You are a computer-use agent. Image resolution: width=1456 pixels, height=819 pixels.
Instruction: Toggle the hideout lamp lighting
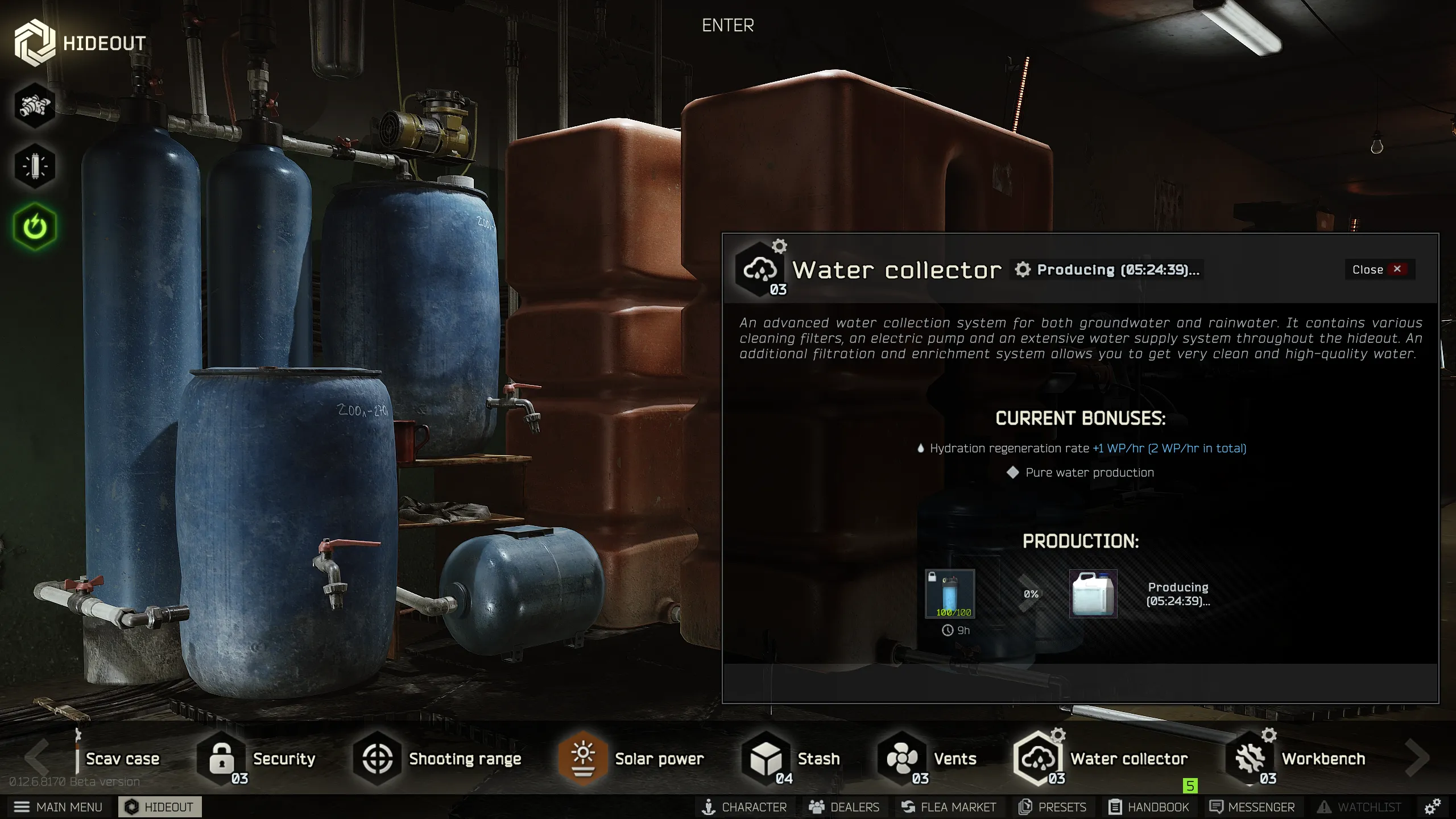pos(35,165)
